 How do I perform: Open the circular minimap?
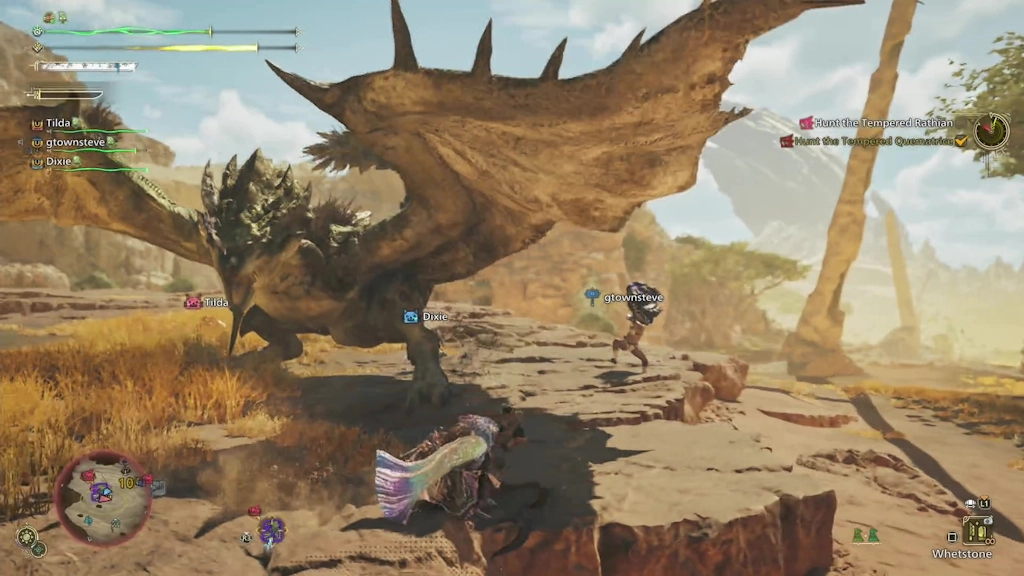pyautogui.click(x=103, y=497)
